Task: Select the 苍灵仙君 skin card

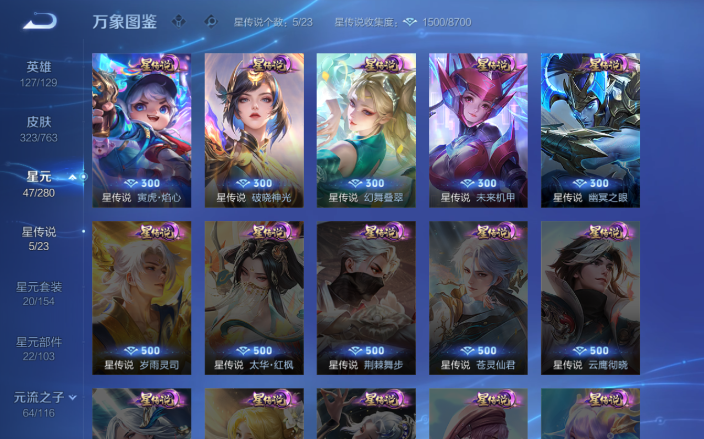Action: tap(478, 297)
